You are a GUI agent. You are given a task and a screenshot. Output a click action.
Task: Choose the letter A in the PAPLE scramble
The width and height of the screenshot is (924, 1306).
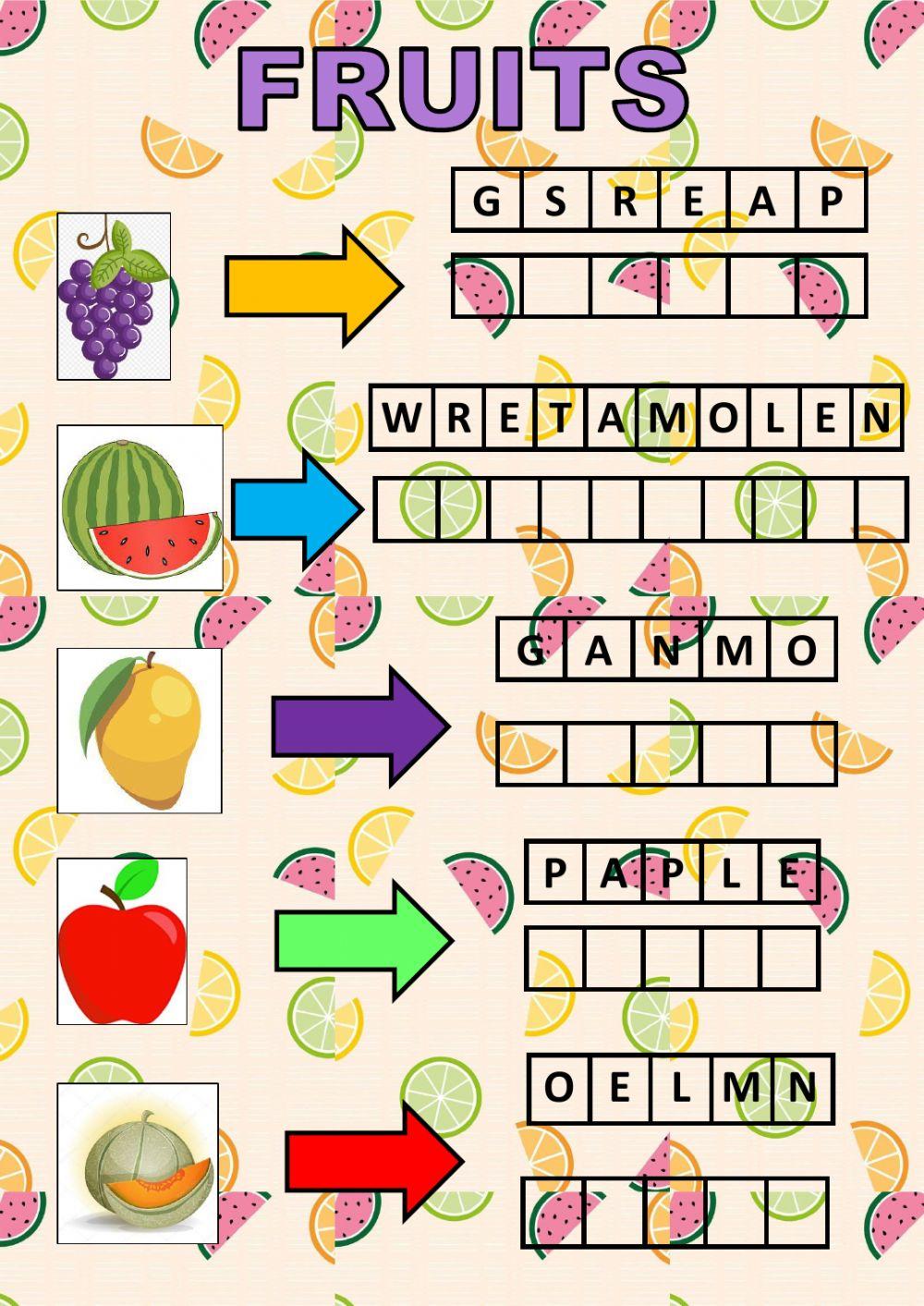click(613, 873)
